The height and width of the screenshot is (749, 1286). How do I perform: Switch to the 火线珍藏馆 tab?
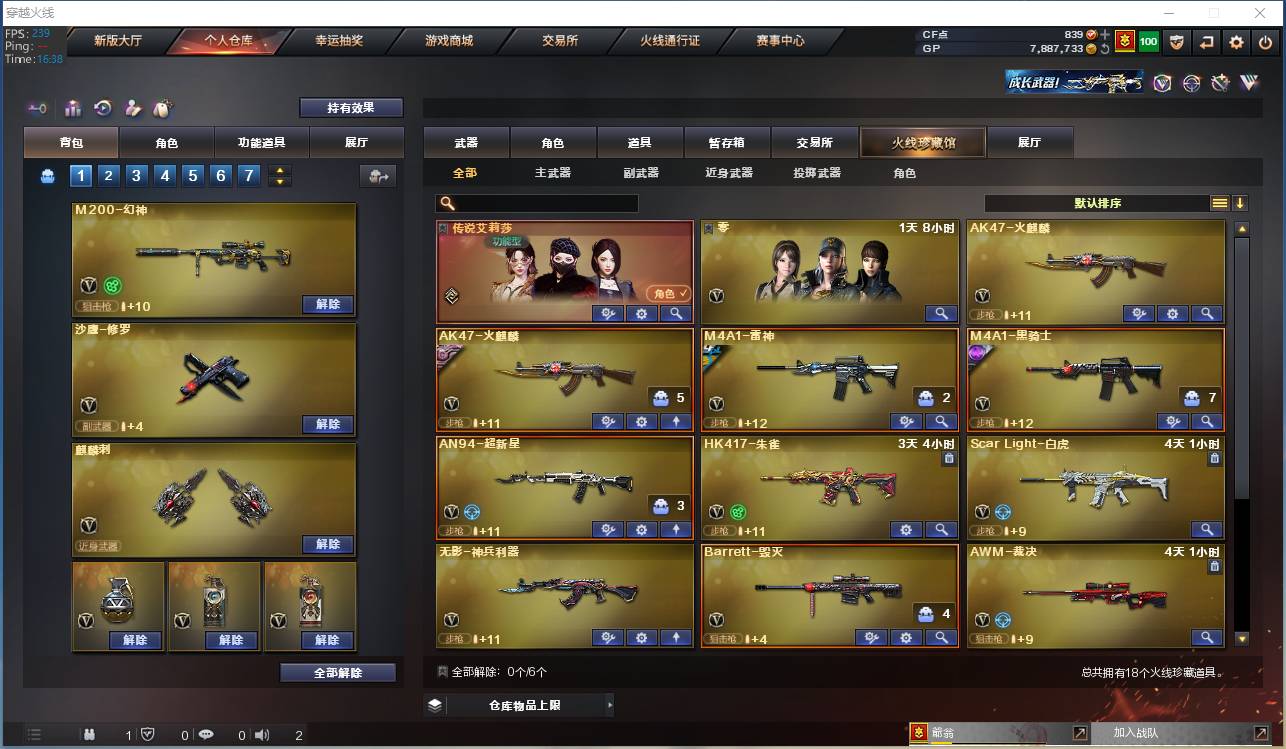pos(922,142)
